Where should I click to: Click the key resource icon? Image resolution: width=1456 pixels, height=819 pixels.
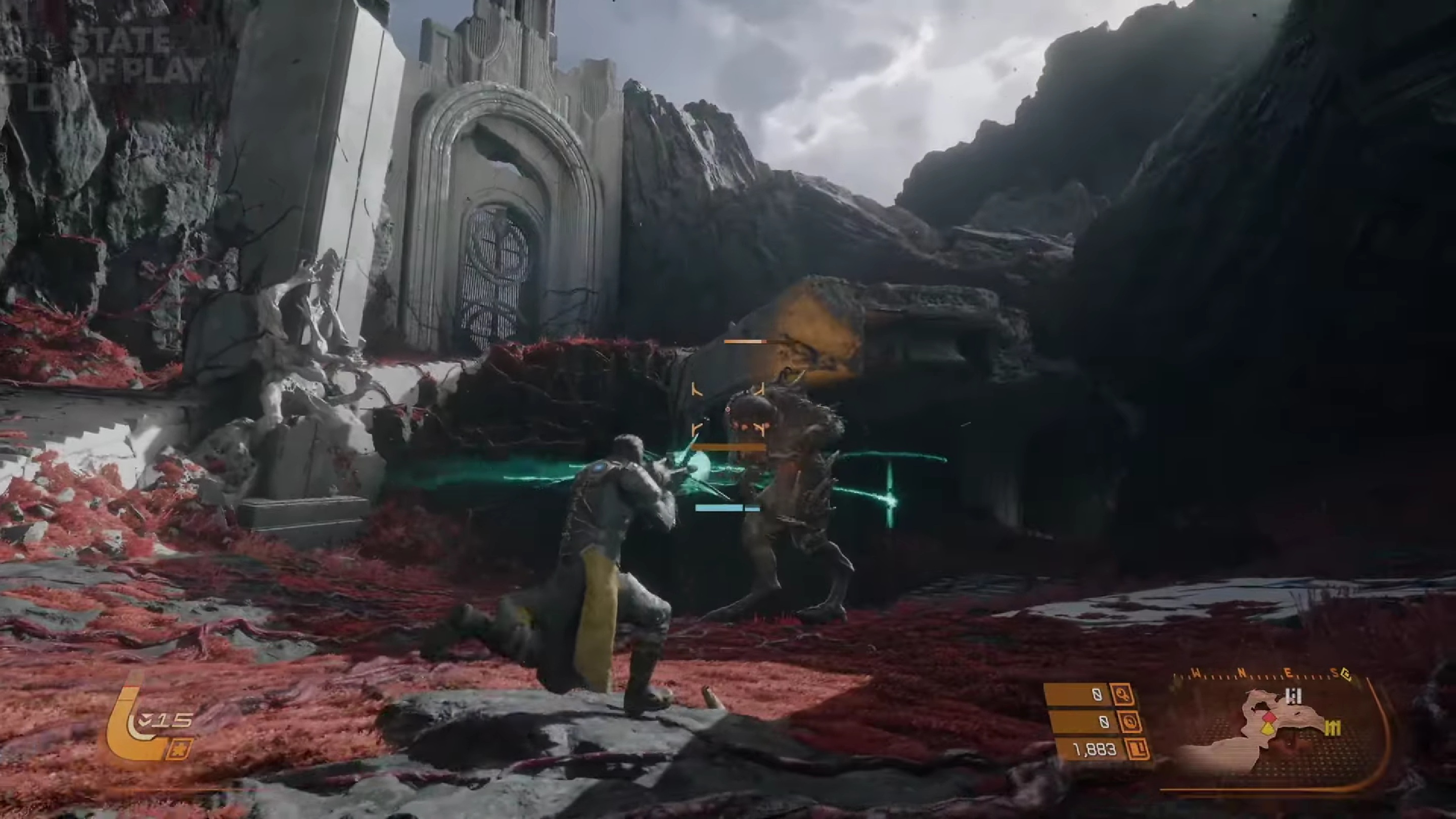[x=1121, y=694]
